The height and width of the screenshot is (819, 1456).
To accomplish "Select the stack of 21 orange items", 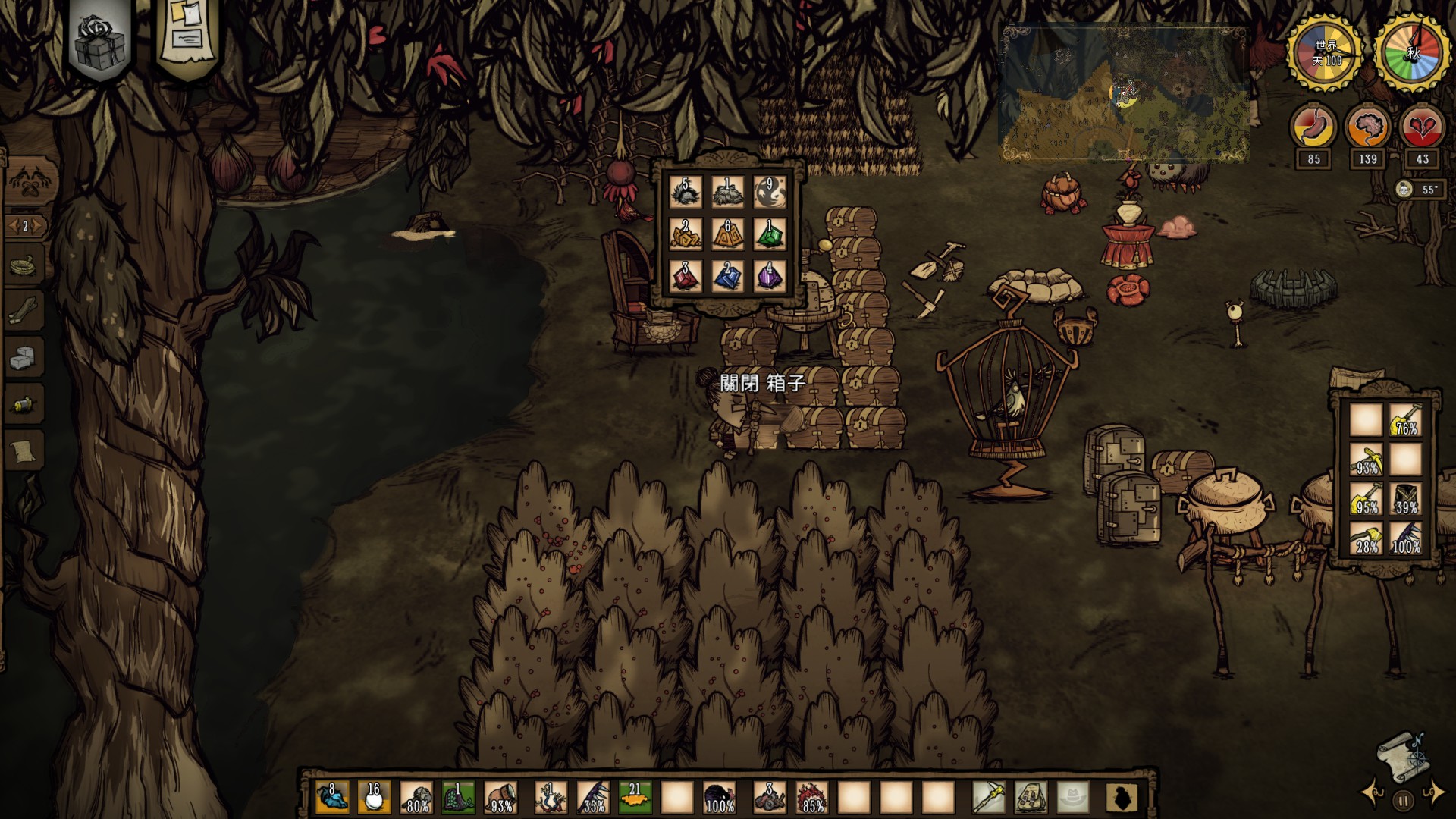I will [635, 798].
